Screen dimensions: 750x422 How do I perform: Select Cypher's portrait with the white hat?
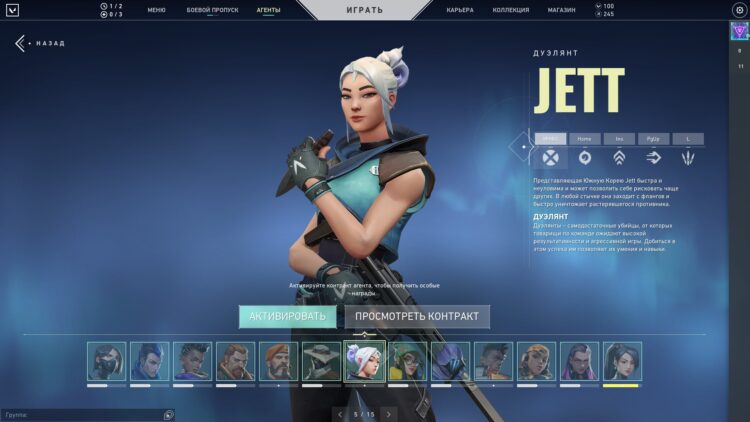(x=322, y=361)
